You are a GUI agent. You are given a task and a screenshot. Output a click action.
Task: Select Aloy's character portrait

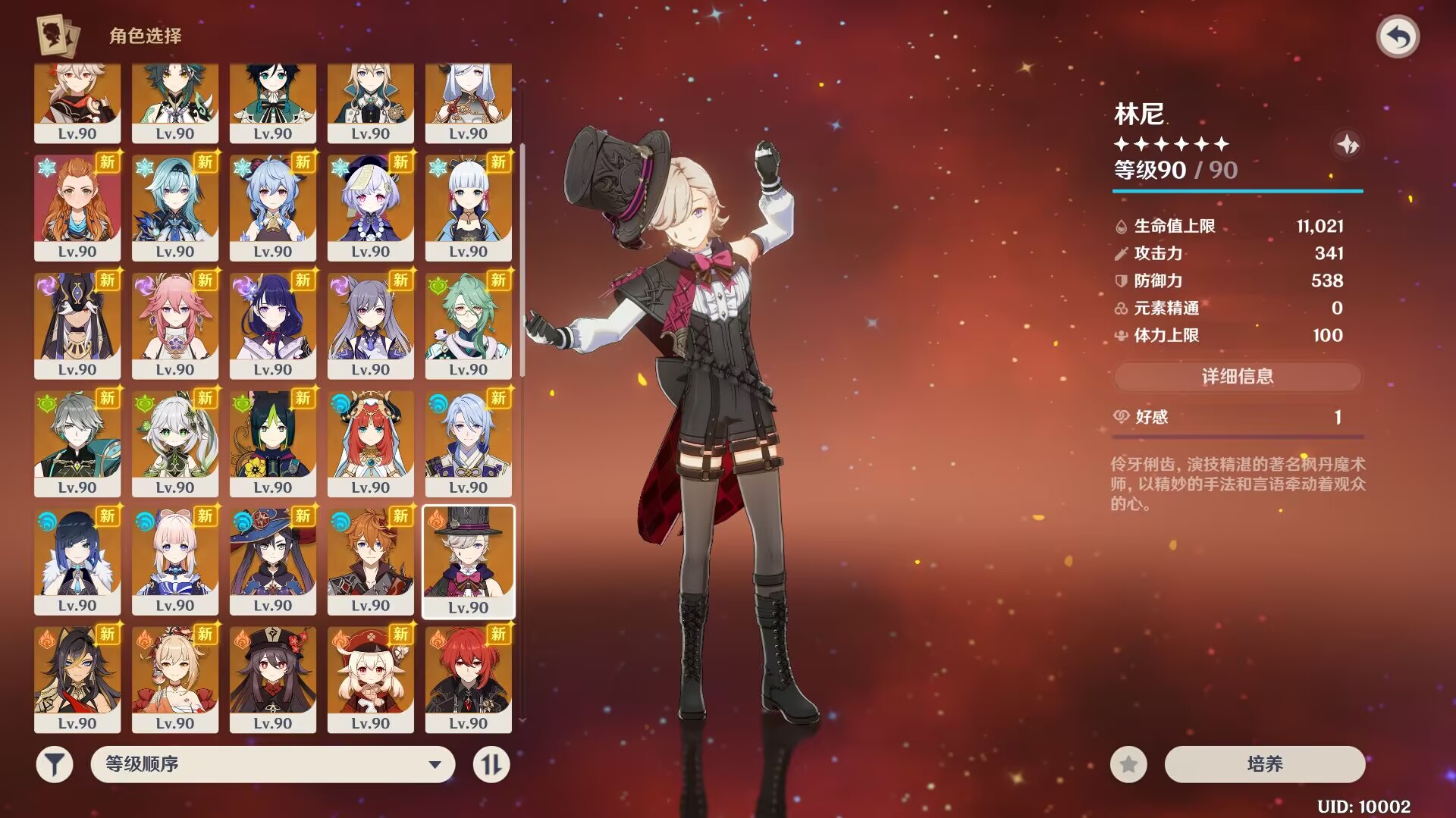click(x=77, y=207)
